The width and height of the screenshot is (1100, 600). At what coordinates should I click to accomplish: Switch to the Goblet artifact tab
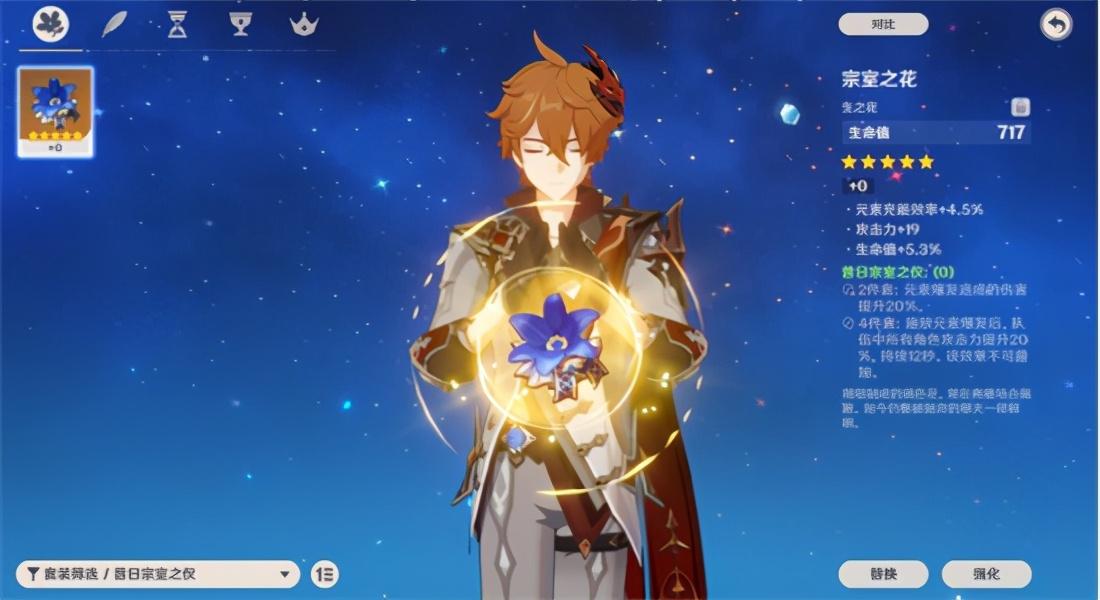239,24
